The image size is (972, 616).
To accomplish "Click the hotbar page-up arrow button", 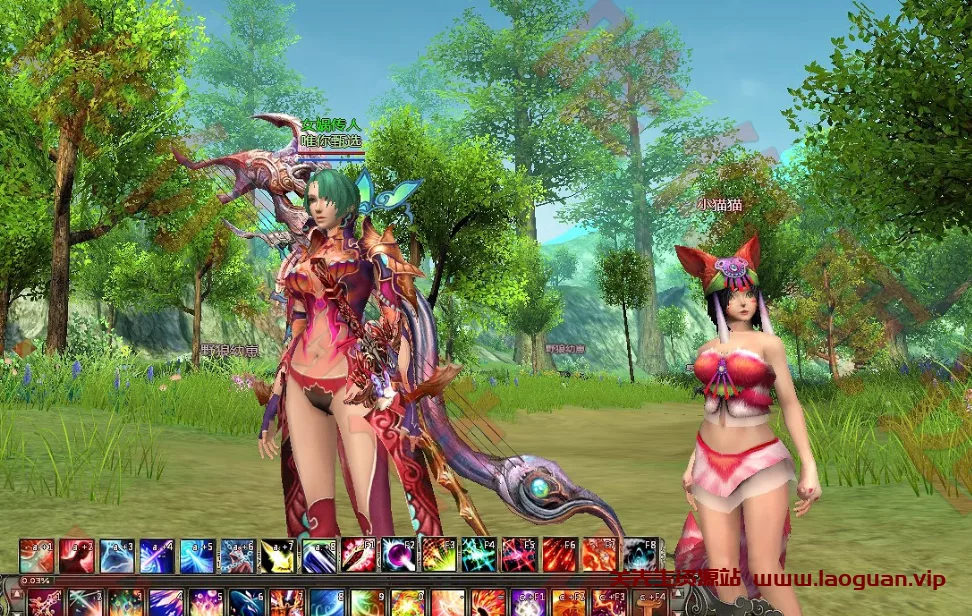I will click(17, 595).
